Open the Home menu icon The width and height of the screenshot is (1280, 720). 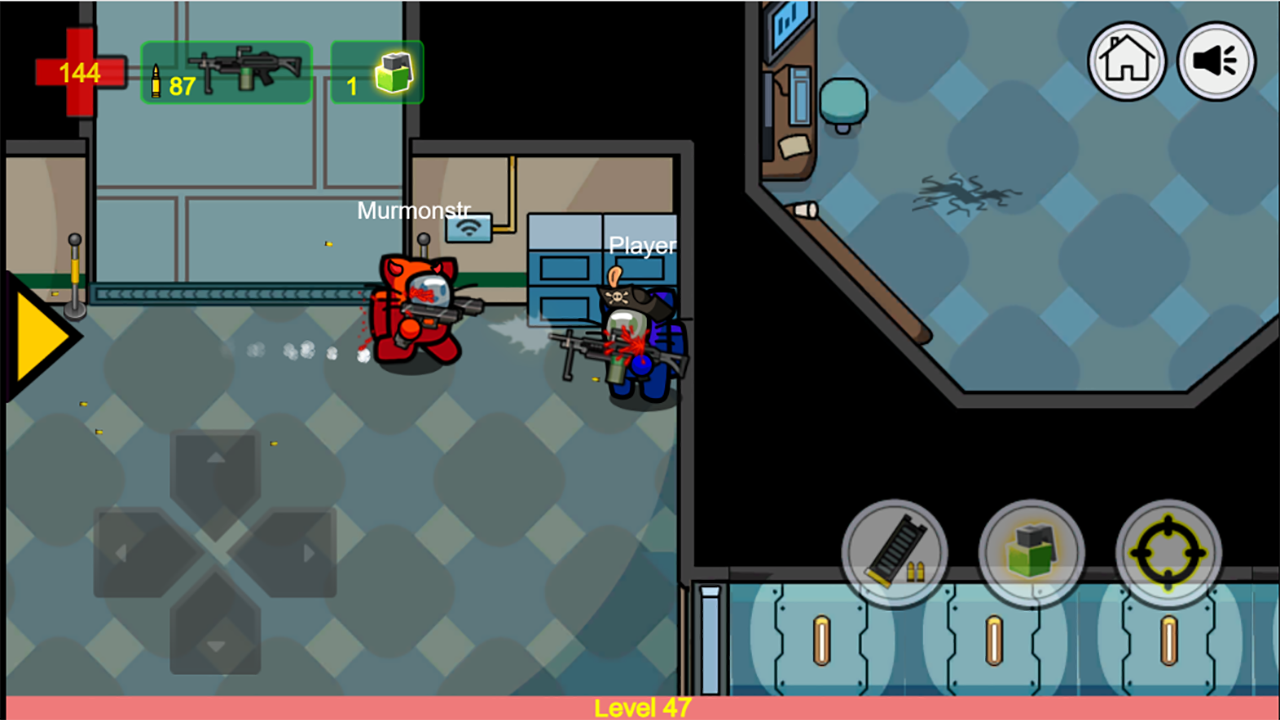click(1126, 62)
